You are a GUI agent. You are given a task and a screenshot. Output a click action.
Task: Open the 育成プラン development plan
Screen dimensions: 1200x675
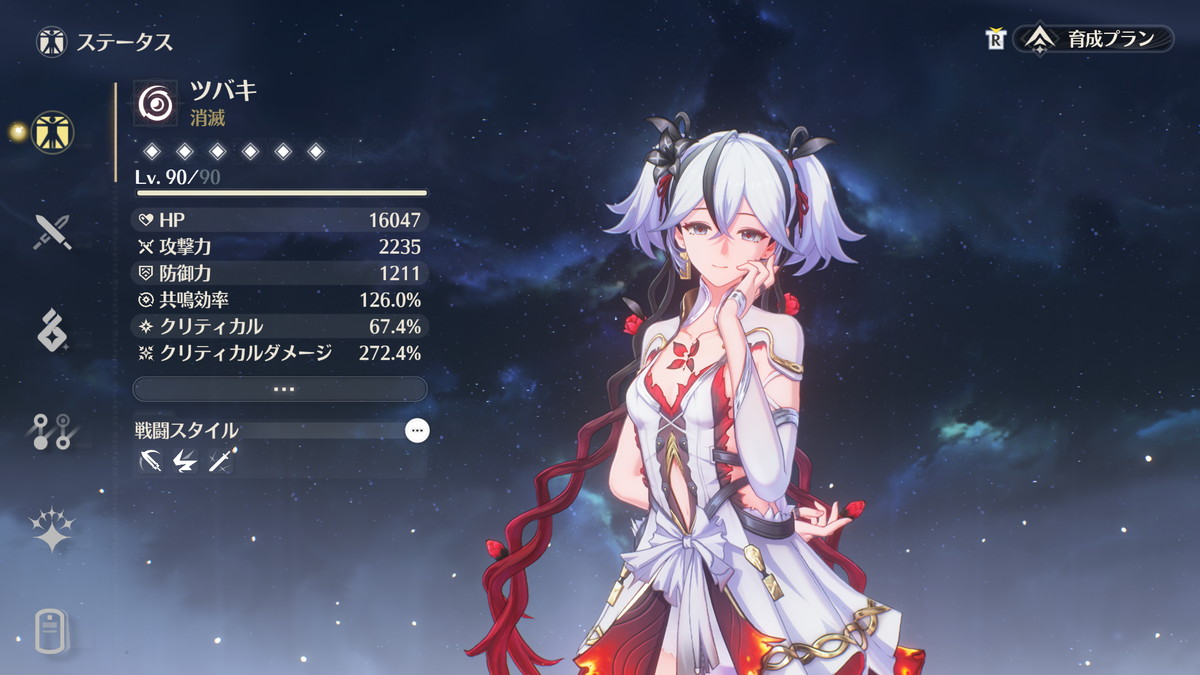pos(1095,40)
